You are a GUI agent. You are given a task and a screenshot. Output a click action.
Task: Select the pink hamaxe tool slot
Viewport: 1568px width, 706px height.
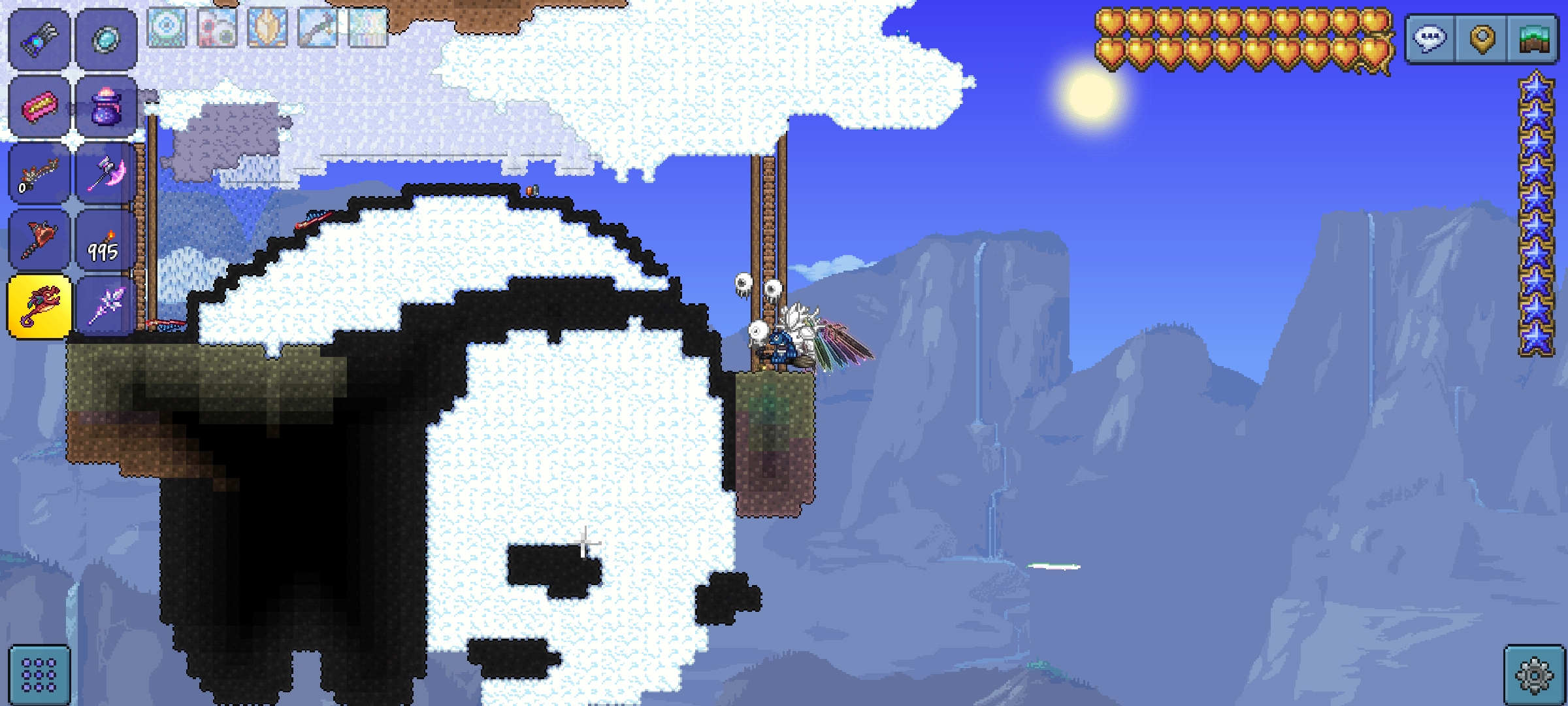[106, 174]
